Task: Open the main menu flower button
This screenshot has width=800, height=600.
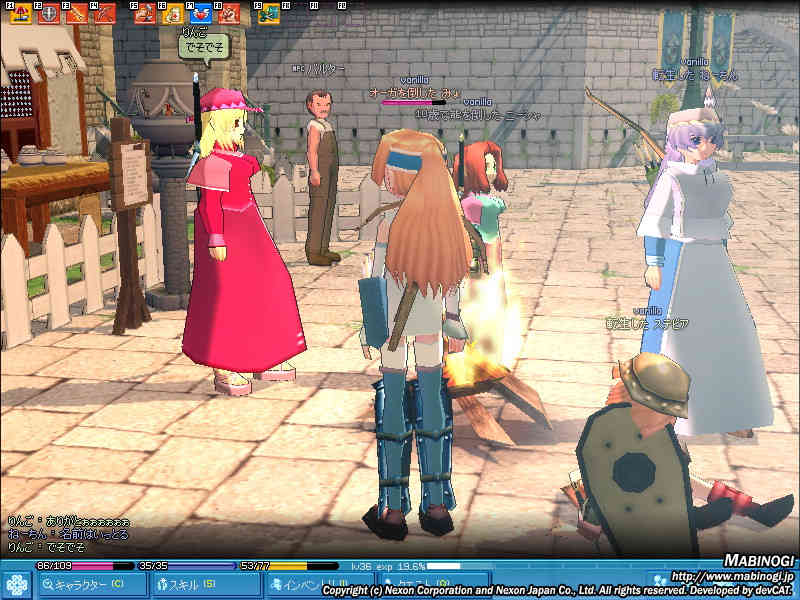Action: [x=16, y=584]
